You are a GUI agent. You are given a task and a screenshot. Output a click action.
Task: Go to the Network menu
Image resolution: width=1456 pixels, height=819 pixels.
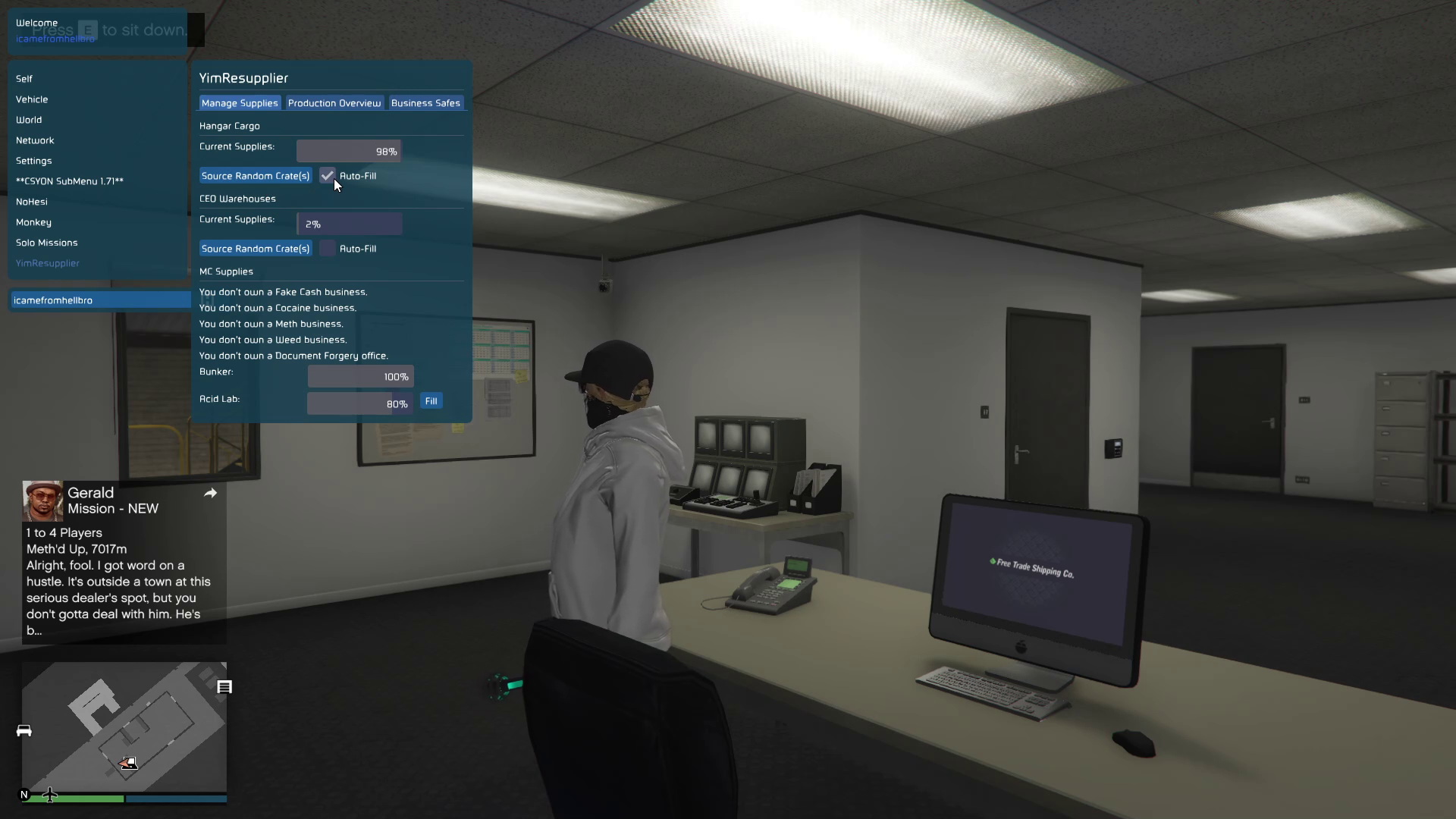click(35, 140)
